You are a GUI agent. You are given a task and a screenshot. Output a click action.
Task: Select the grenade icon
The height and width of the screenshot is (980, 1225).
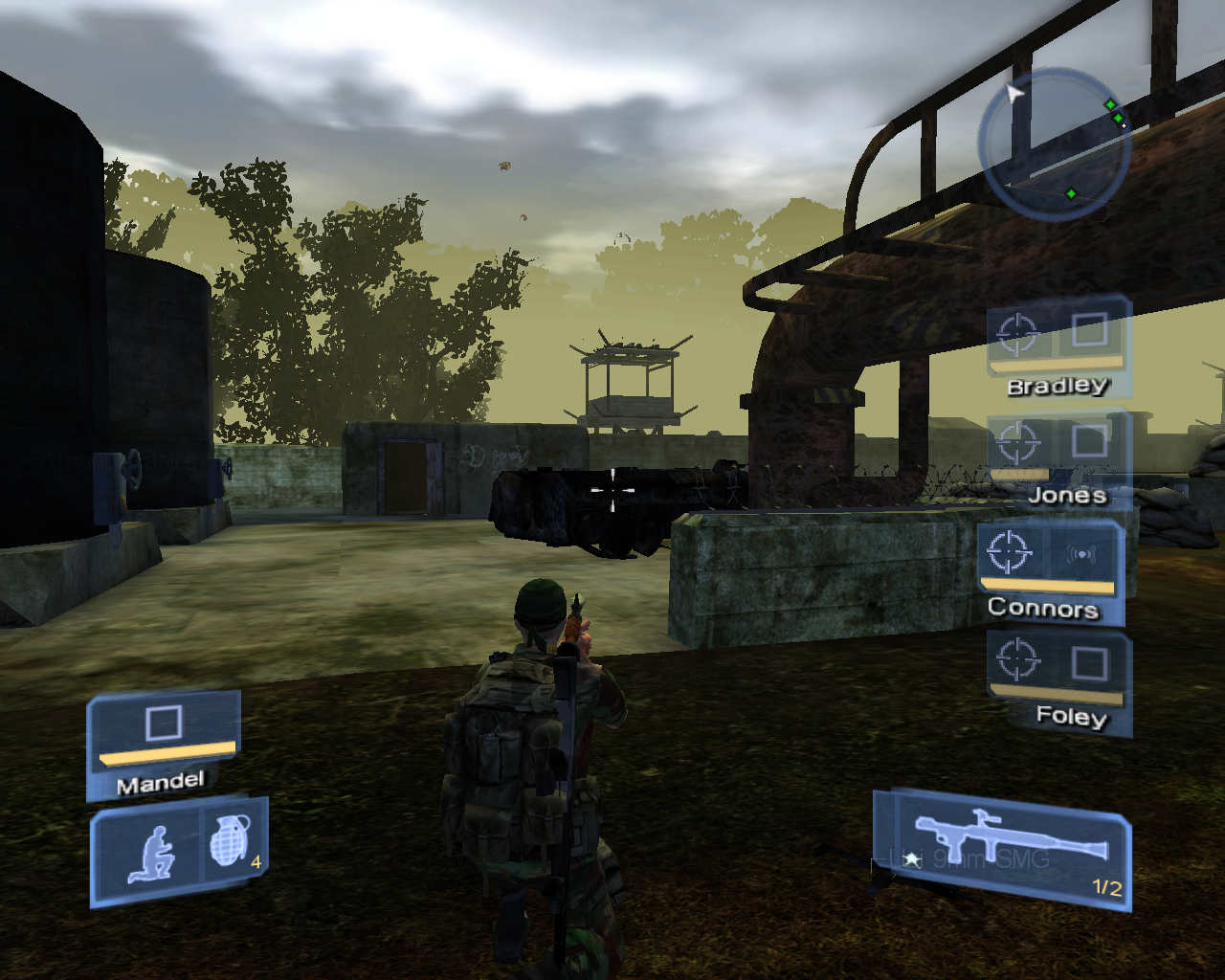click(x=230, y=842)
